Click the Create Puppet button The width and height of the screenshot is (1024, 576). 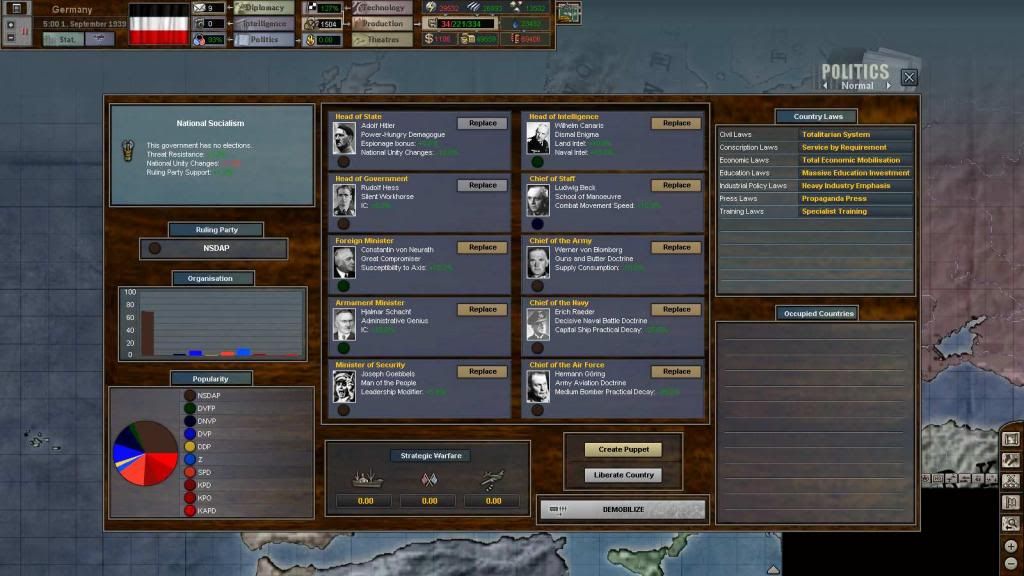pos(623,450)
